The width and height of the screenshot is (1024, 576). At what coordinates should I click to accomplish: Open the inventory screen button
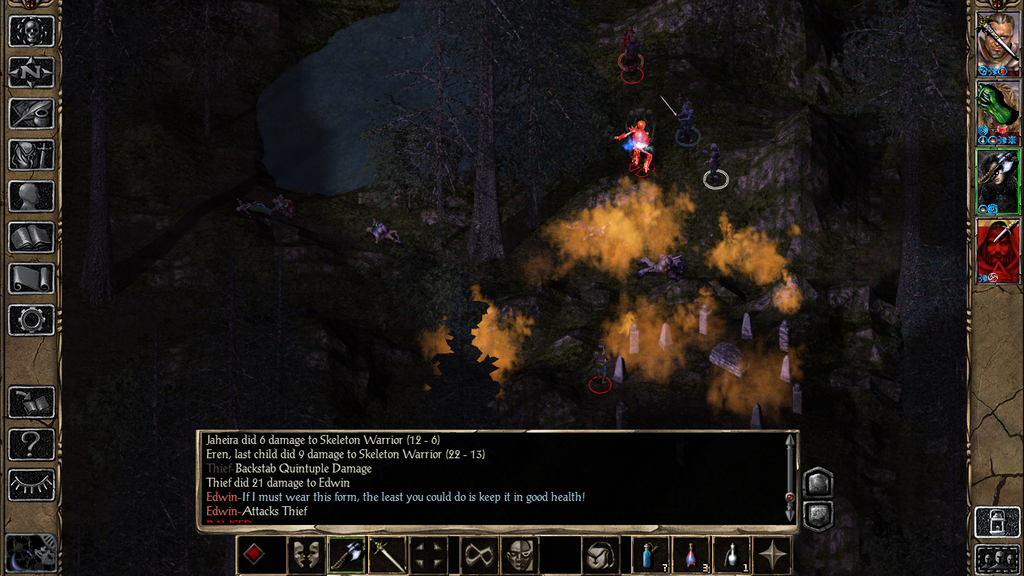pyautogui.click(x=31, y=154)
